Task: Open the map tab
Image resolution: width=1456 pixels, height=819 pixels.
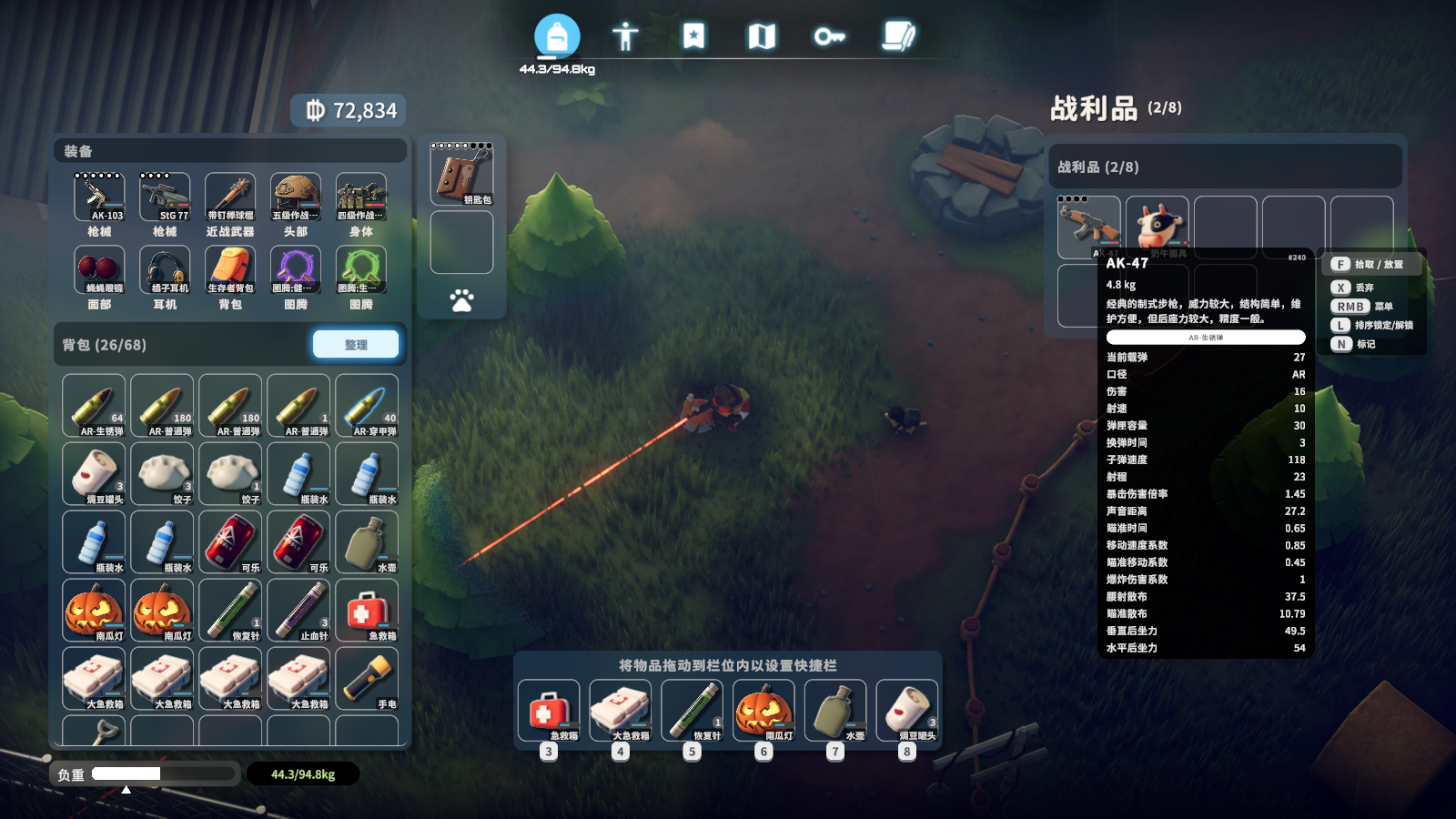Action: tap(762, 36)
